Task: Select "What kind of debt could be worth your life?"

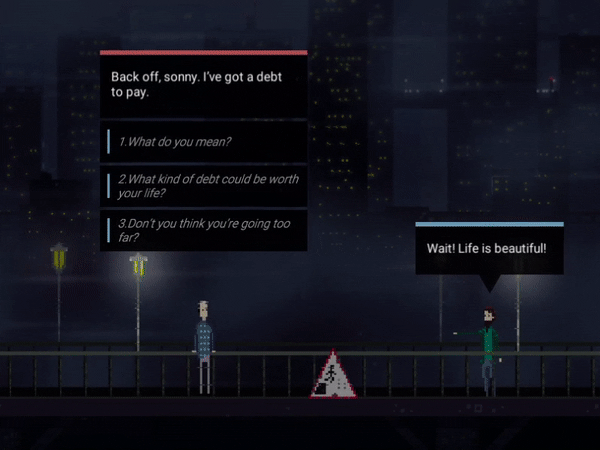Action: [204, 185]
